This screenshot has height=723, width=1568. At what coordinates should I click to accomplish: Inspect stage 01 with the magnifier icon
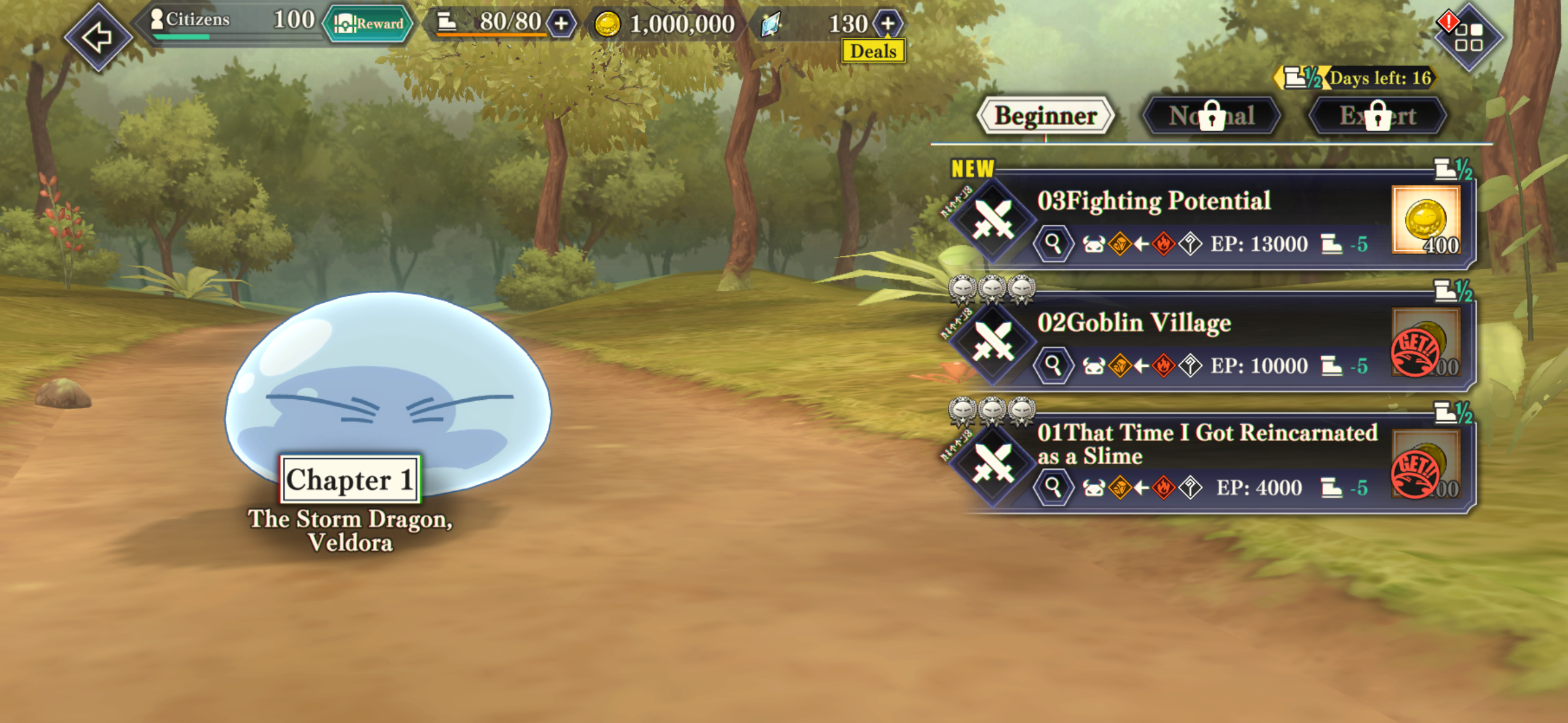pos(1053,488)
